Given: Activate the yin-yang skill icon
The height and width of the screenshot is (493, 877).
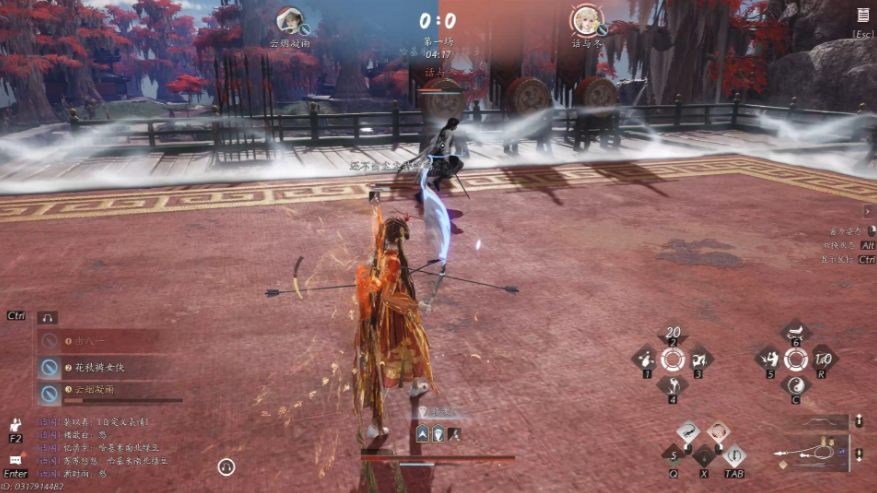Looking at the screenshot, I should tap(796, 386).
